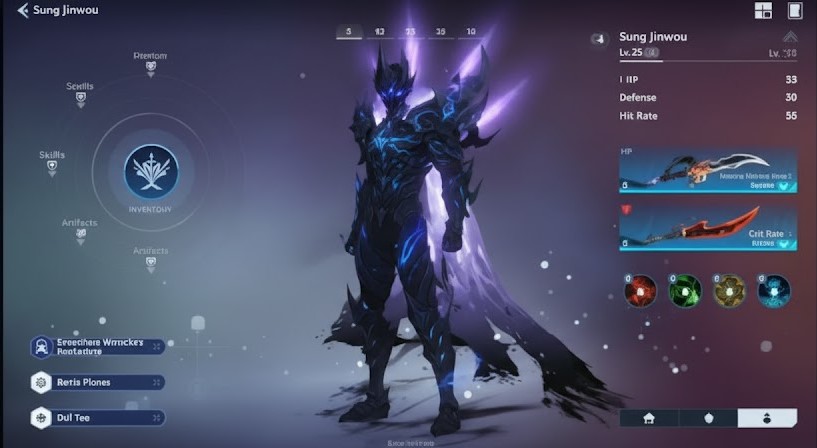Choose the blue orb artifact slot
Viewport: 817px width, 448px height.
coord(773,291)
